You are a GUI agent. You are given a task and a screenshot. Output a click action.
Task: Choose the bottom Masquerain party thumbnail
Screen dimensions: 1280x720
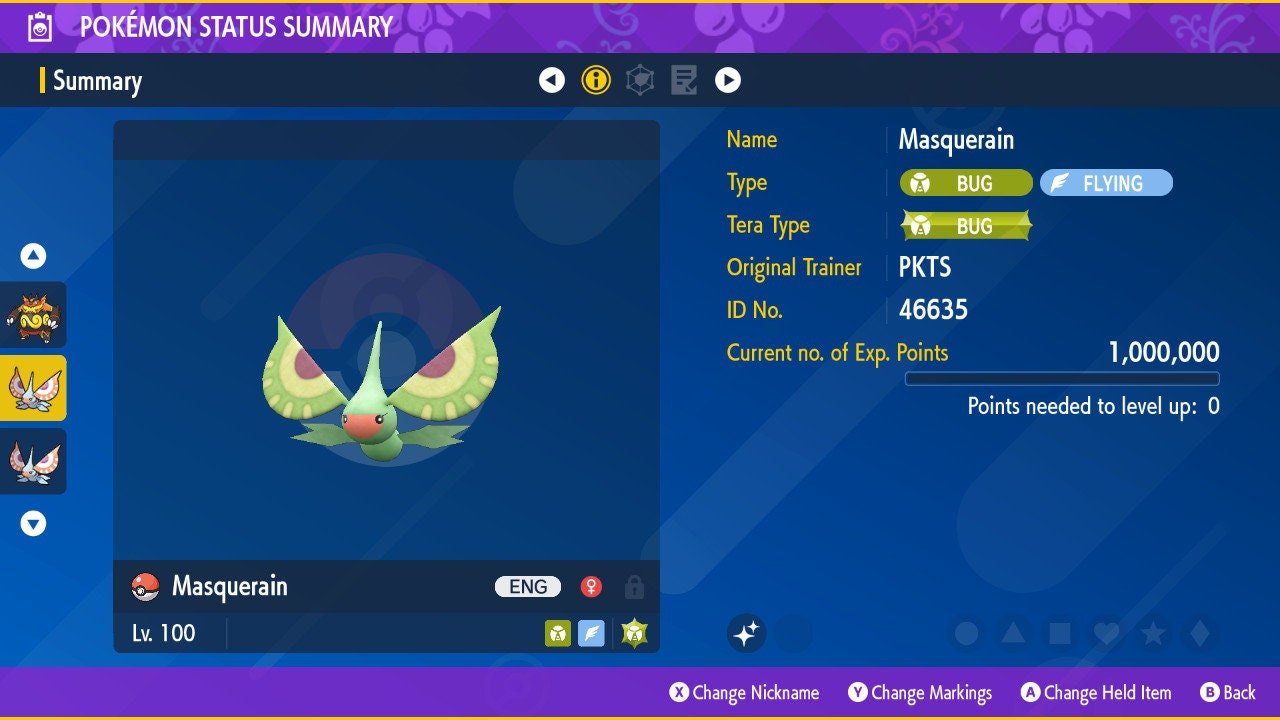33,461
